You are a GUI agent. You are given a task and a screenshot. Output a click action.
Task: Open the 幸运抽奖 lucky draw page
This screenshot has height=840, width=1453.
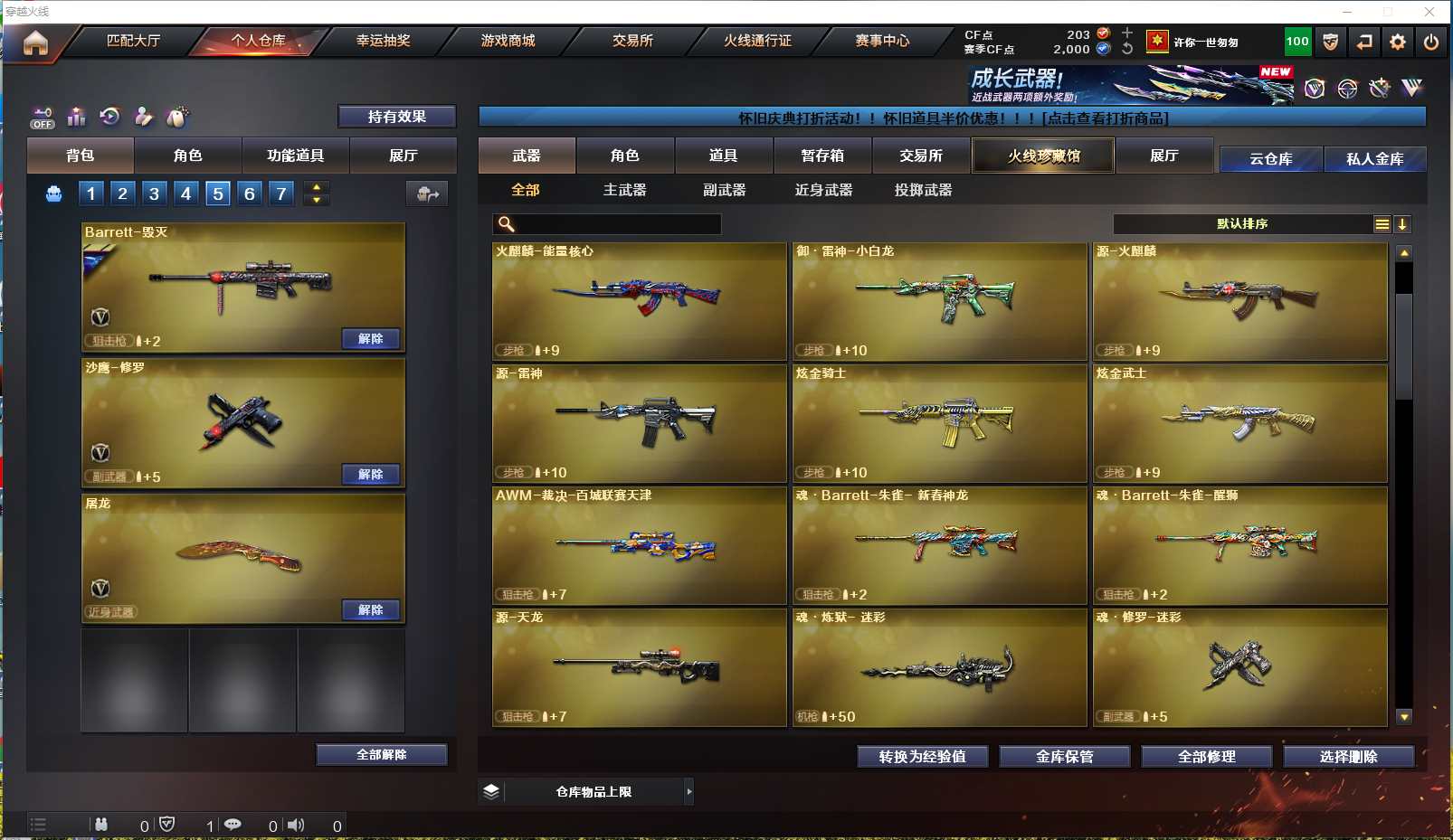pyautogui.click(x=383, y=41)
